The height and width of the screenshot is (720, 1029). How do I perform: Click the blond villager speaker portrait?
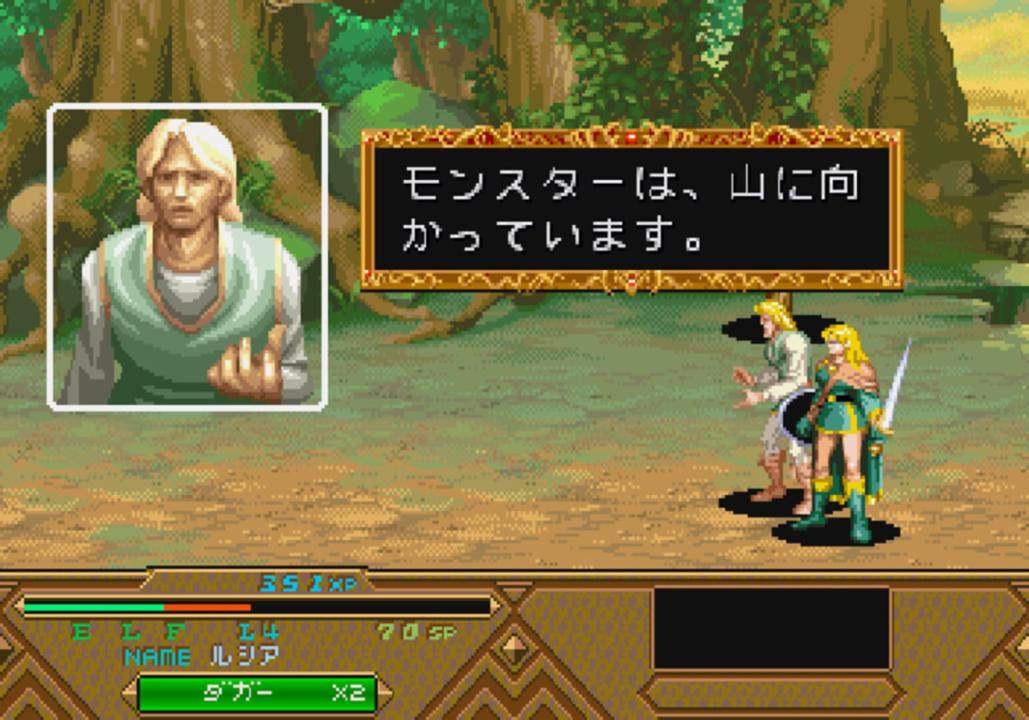(187, 258)
